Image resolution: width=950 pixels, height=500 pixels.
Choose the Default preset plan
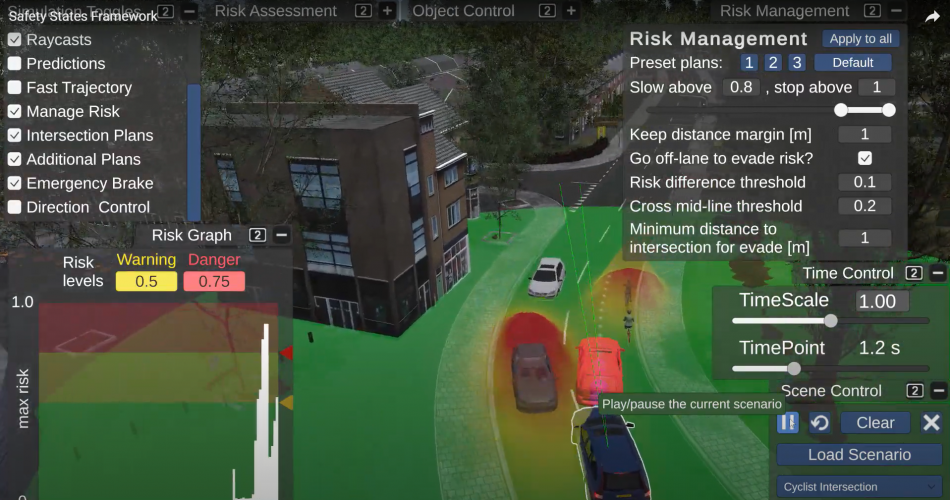coord(852,63)
